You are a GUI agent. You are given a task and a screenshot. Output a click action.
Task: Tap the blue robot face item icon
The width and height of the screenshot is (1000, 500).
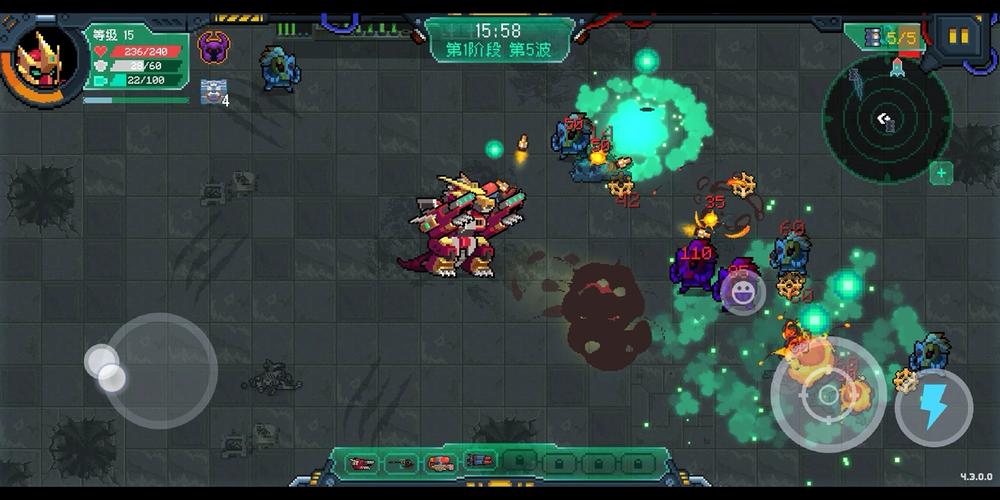pos(211,89)
